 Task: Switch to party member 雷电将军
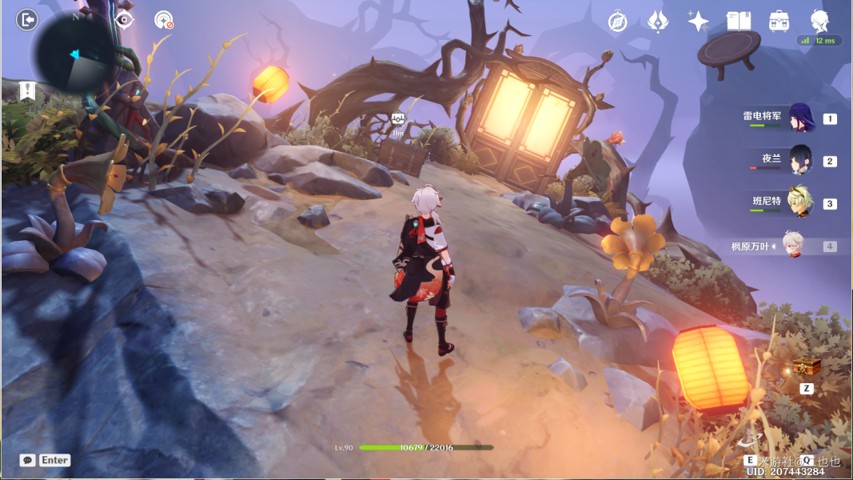(x=801, y=118)
